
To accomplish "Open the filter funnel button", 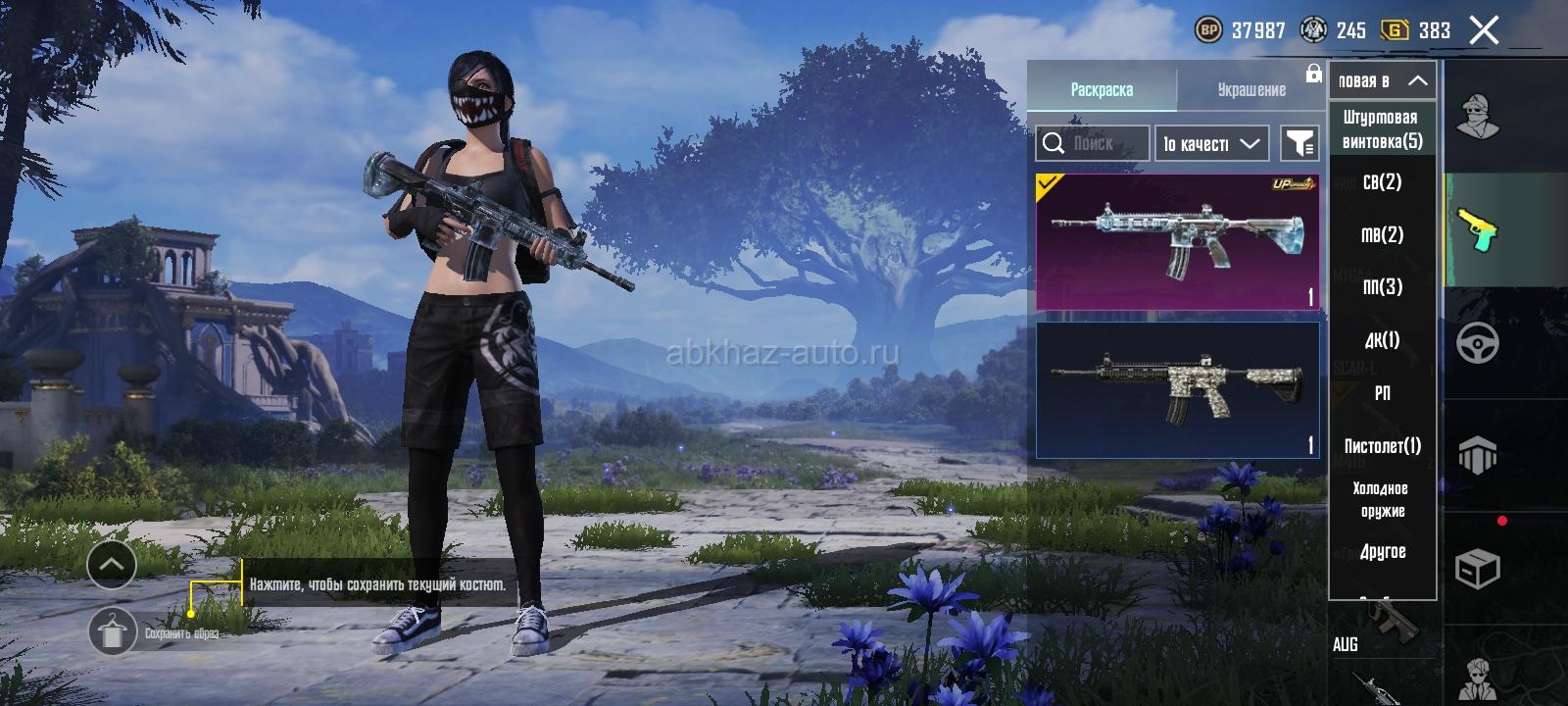I will 1299,143.
